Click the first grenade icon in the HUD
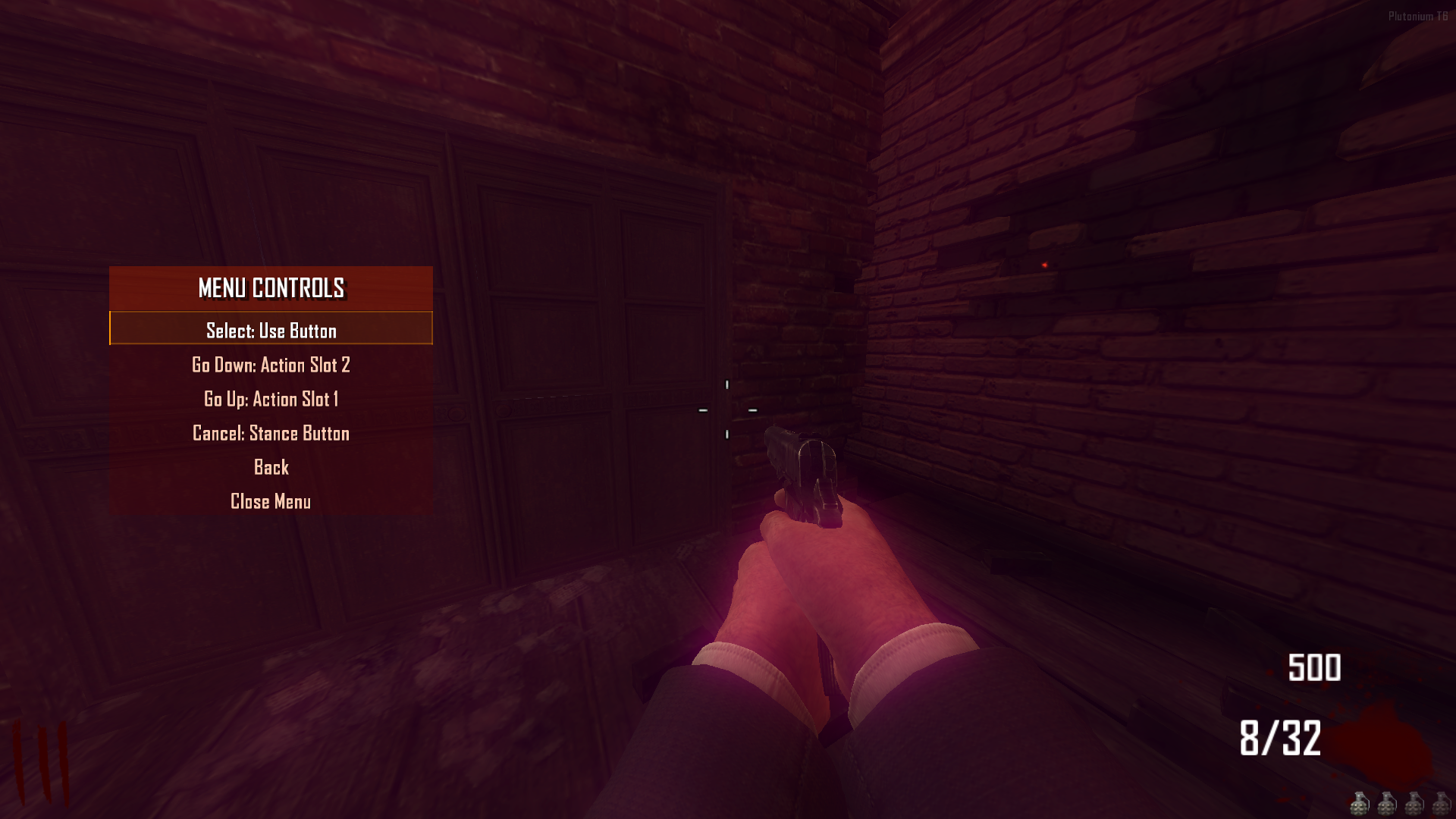The image size is (1456, 819). [x=1360, y=804]
